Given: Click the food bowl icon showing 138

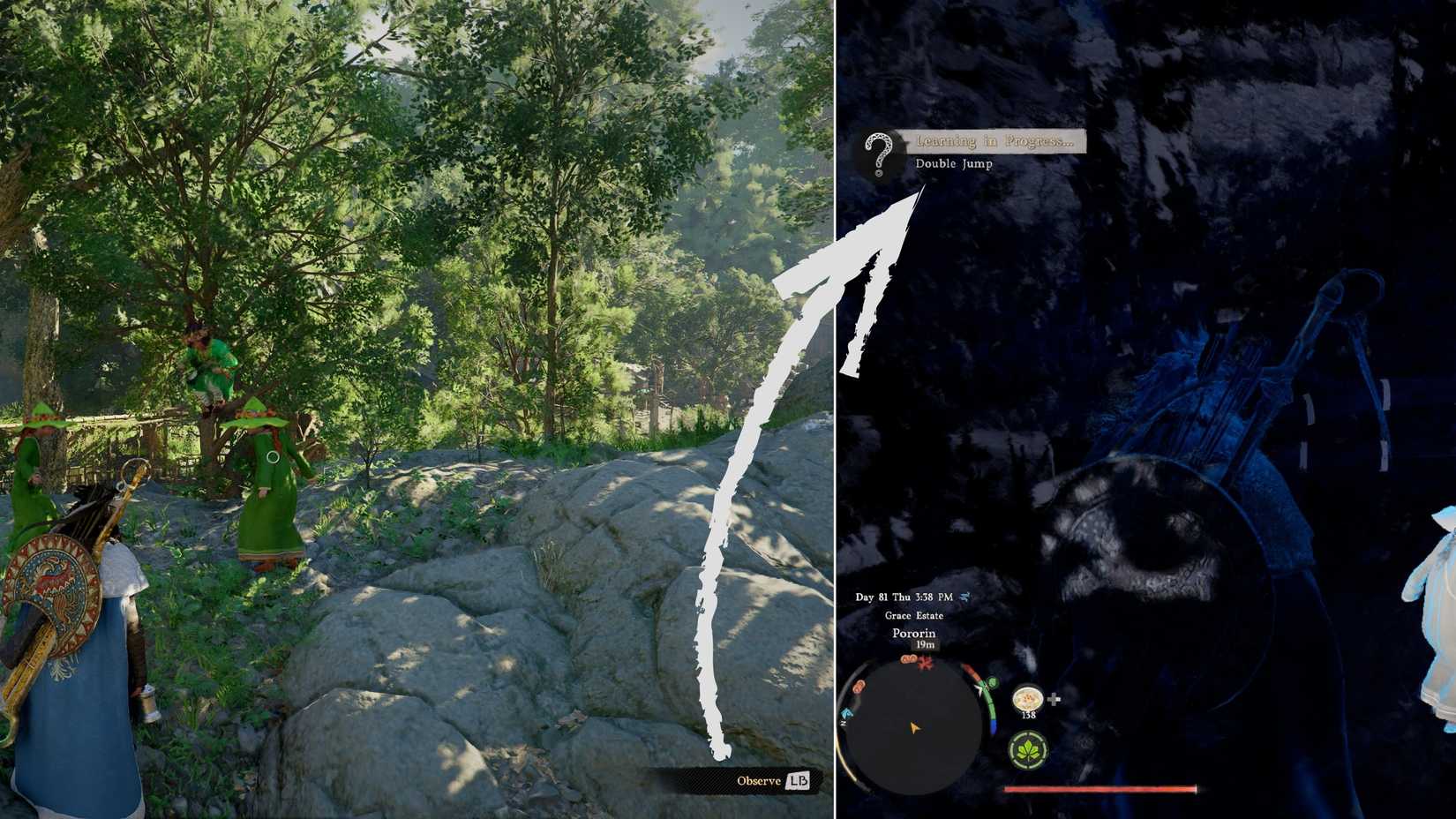Looking at the screenshot, I should coord(1027,697).
